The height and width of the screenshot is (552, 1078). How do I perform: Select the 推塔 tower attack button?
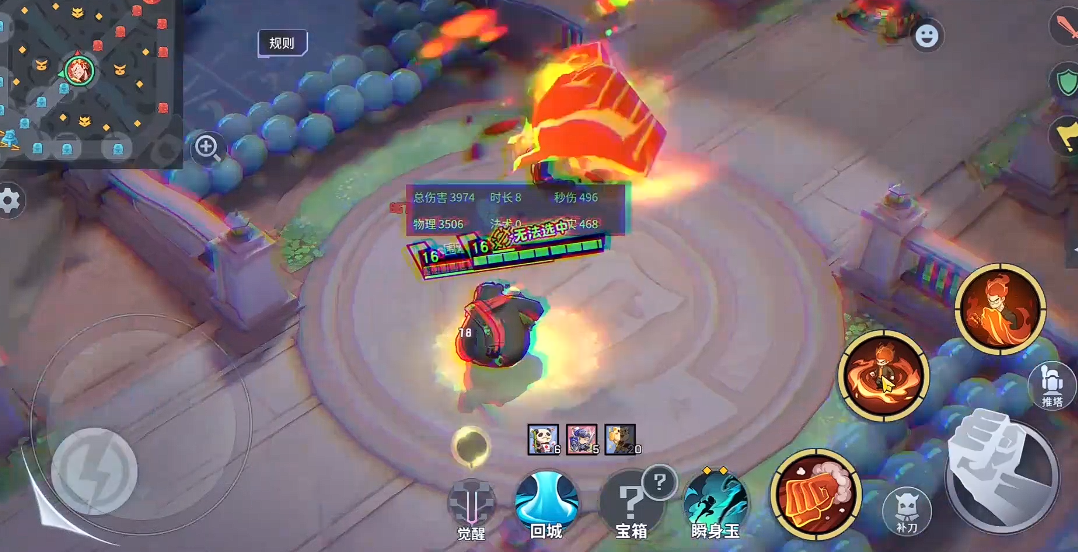pos(1052,385)
